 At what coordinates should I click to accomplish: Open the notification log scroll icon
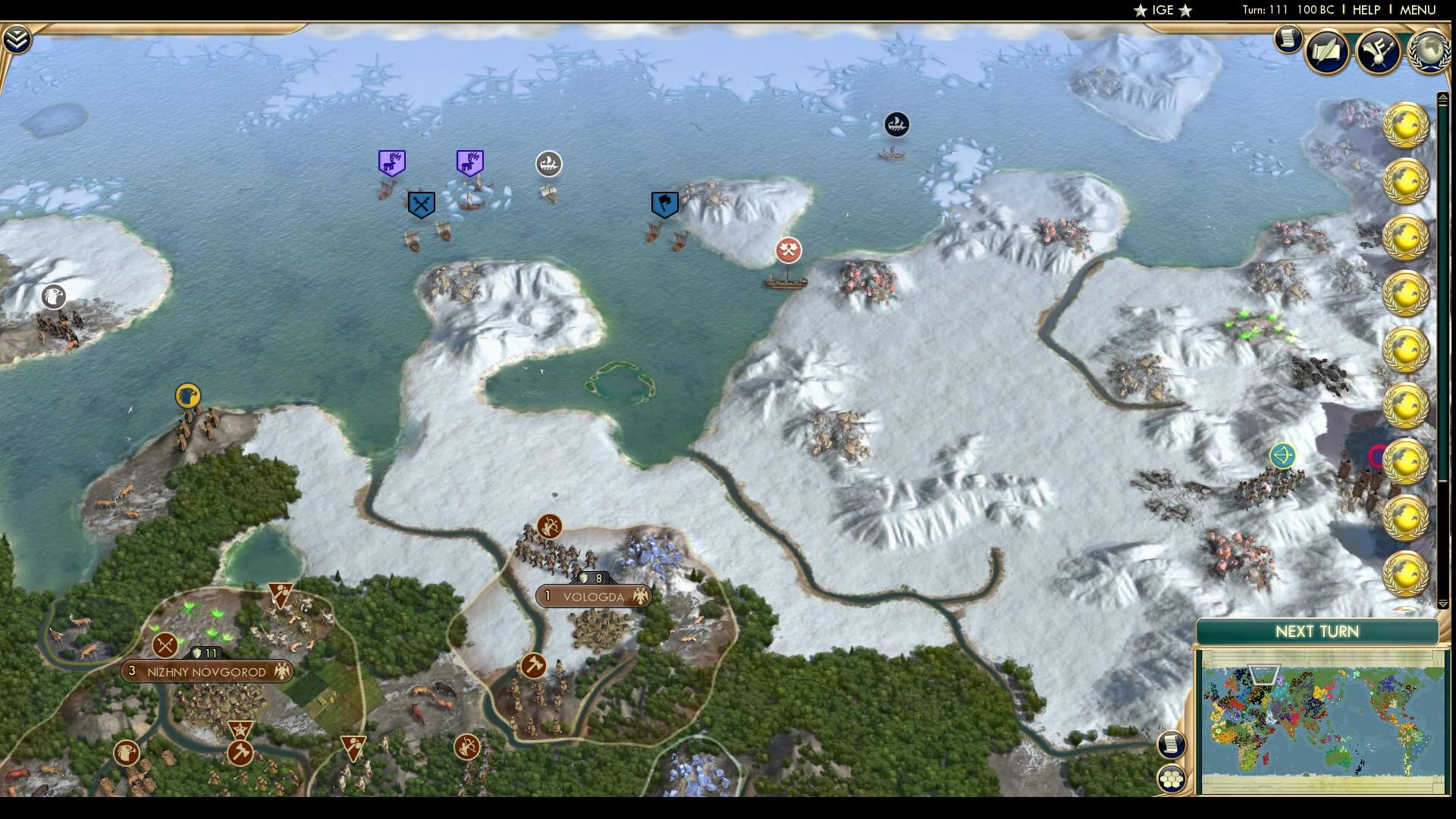tap(1288, 39)
